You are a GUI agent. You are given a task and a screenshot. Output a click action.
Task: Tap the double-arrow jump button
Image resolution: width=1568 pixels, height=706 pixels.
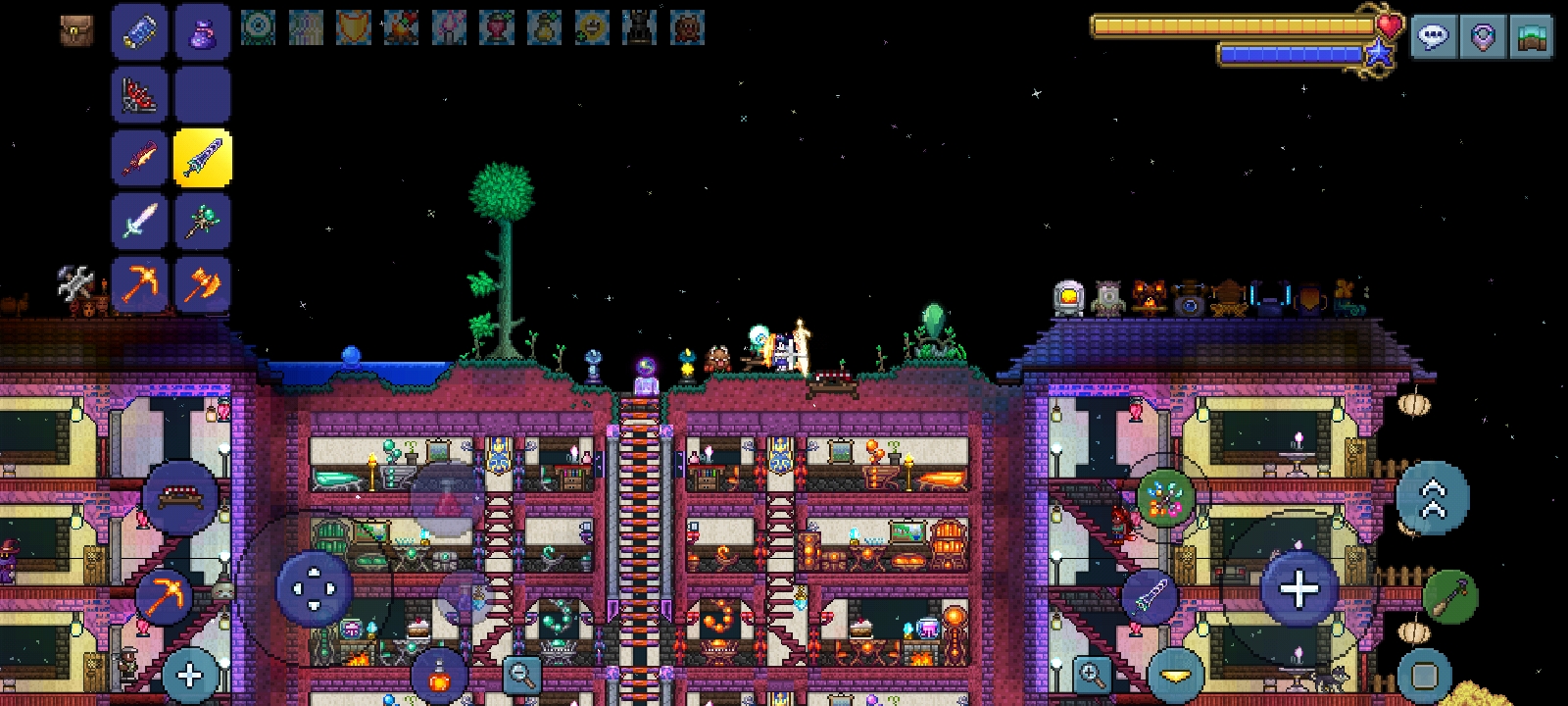click(x=1432, y=498)
